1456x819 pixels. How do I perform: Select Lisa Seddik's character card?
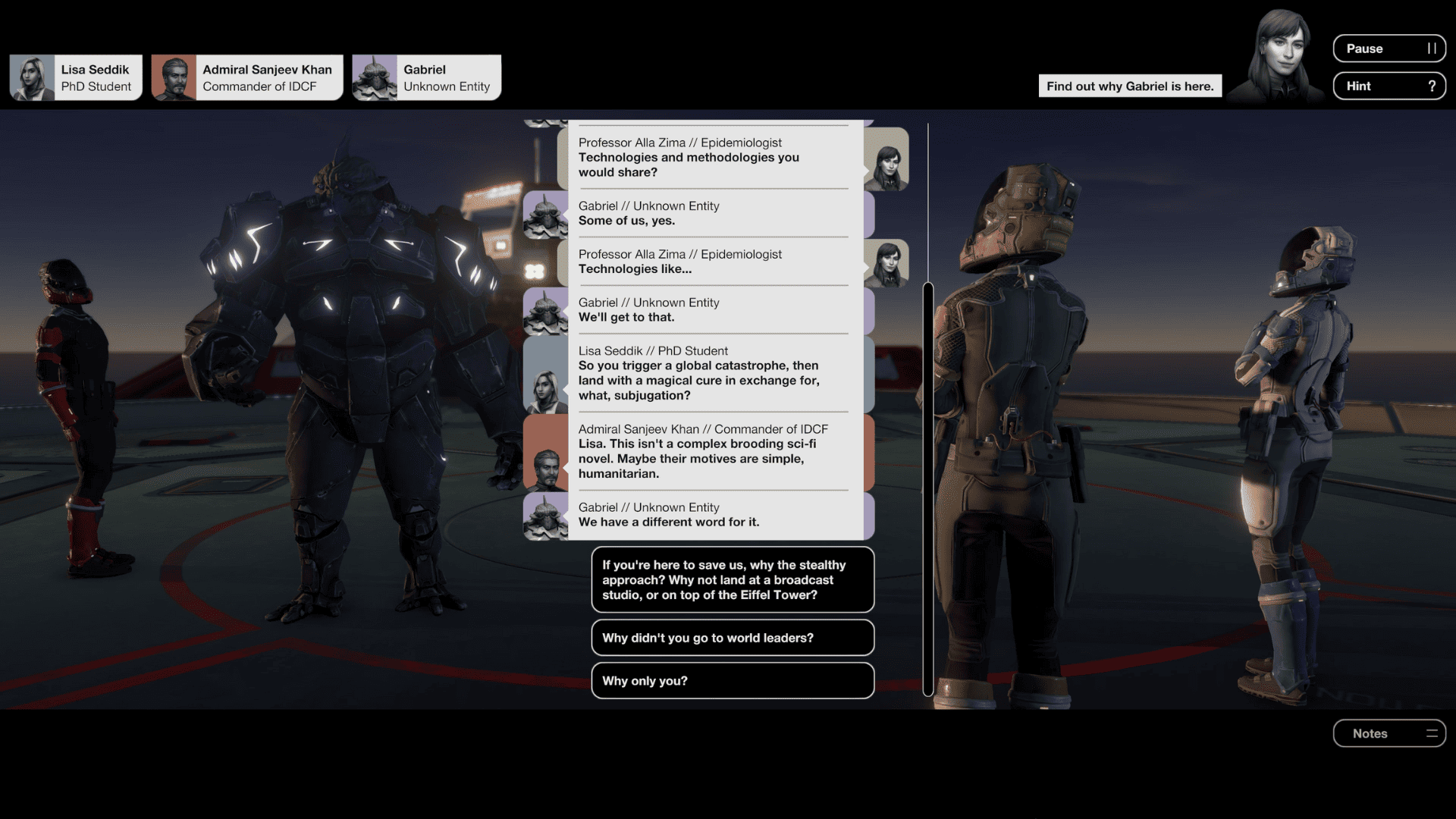76,77
